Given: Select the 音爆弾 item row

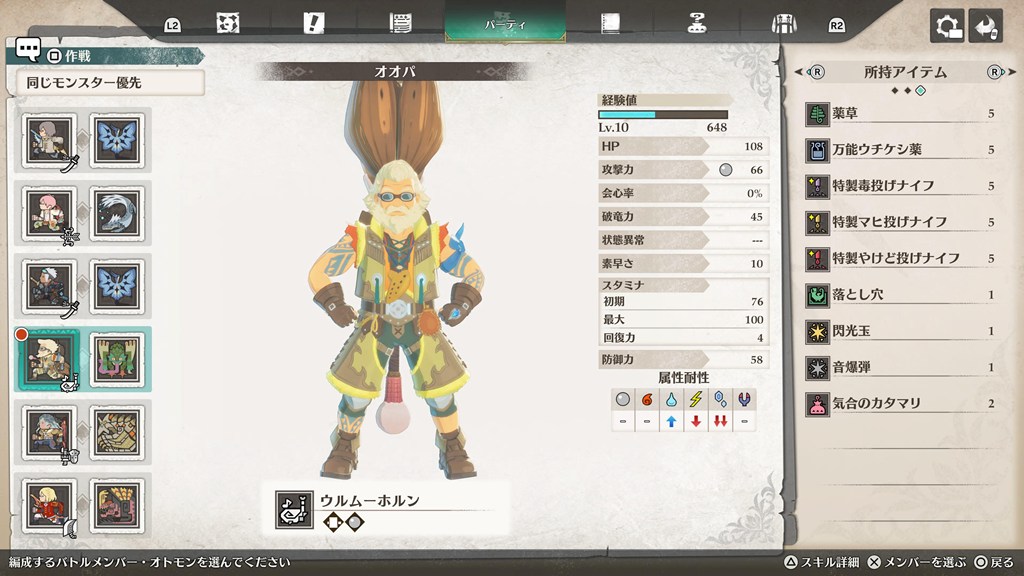Looking at the screenshot, I should pos(900,367).
